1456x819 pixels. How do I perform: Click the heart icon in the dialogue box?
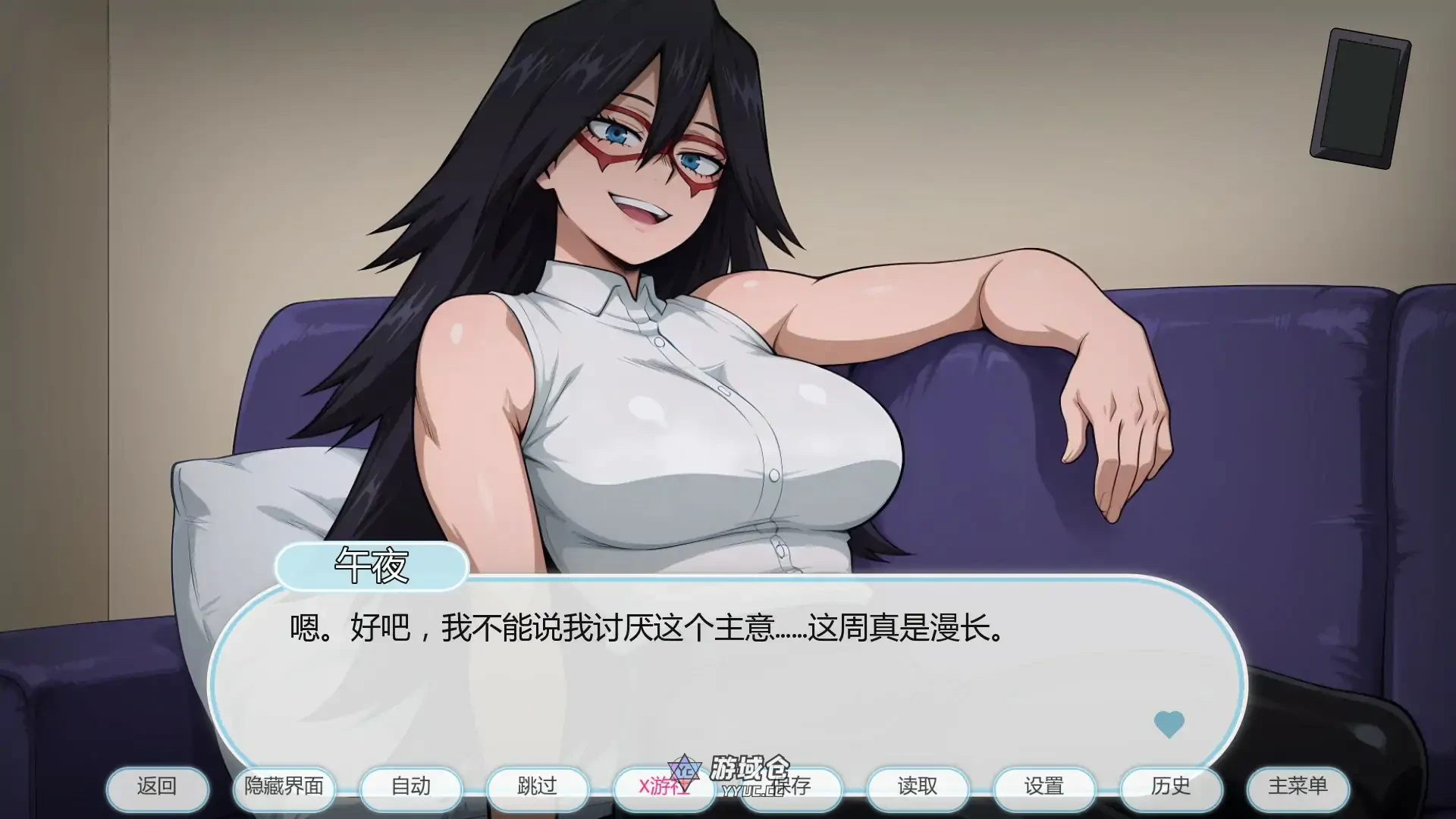[1169, 723]
